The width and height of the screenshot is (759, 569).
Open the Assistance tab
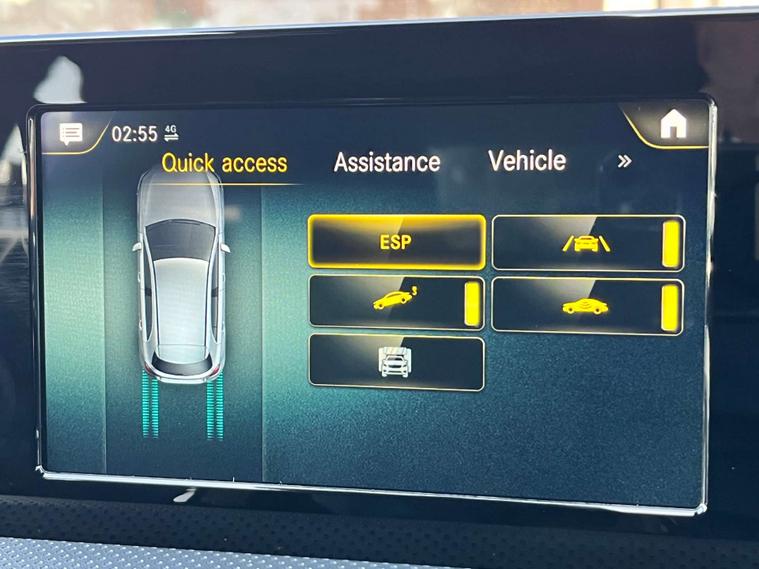click(387, 162)
